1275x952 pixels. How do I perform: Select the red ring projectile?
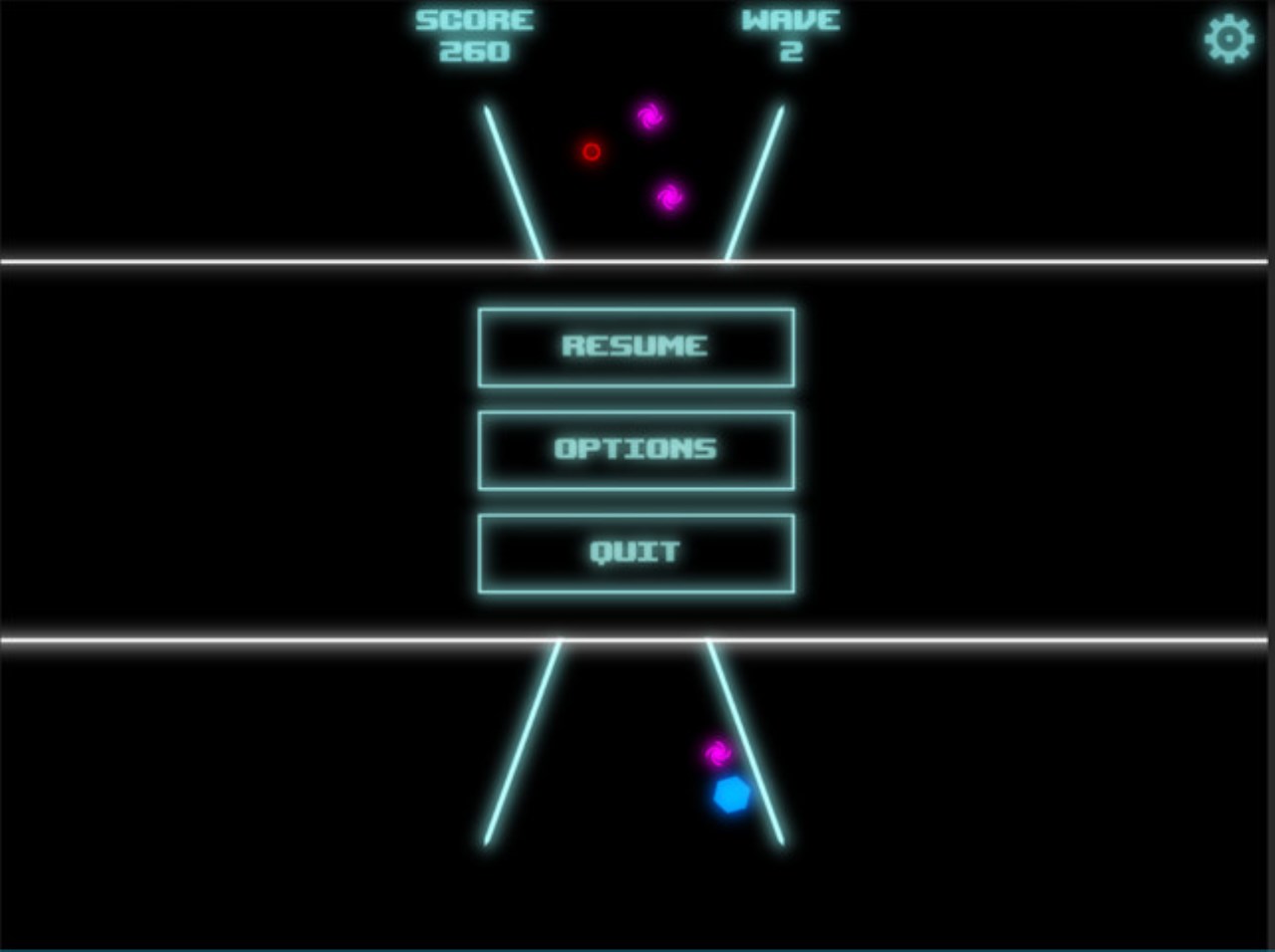[592, 151]
